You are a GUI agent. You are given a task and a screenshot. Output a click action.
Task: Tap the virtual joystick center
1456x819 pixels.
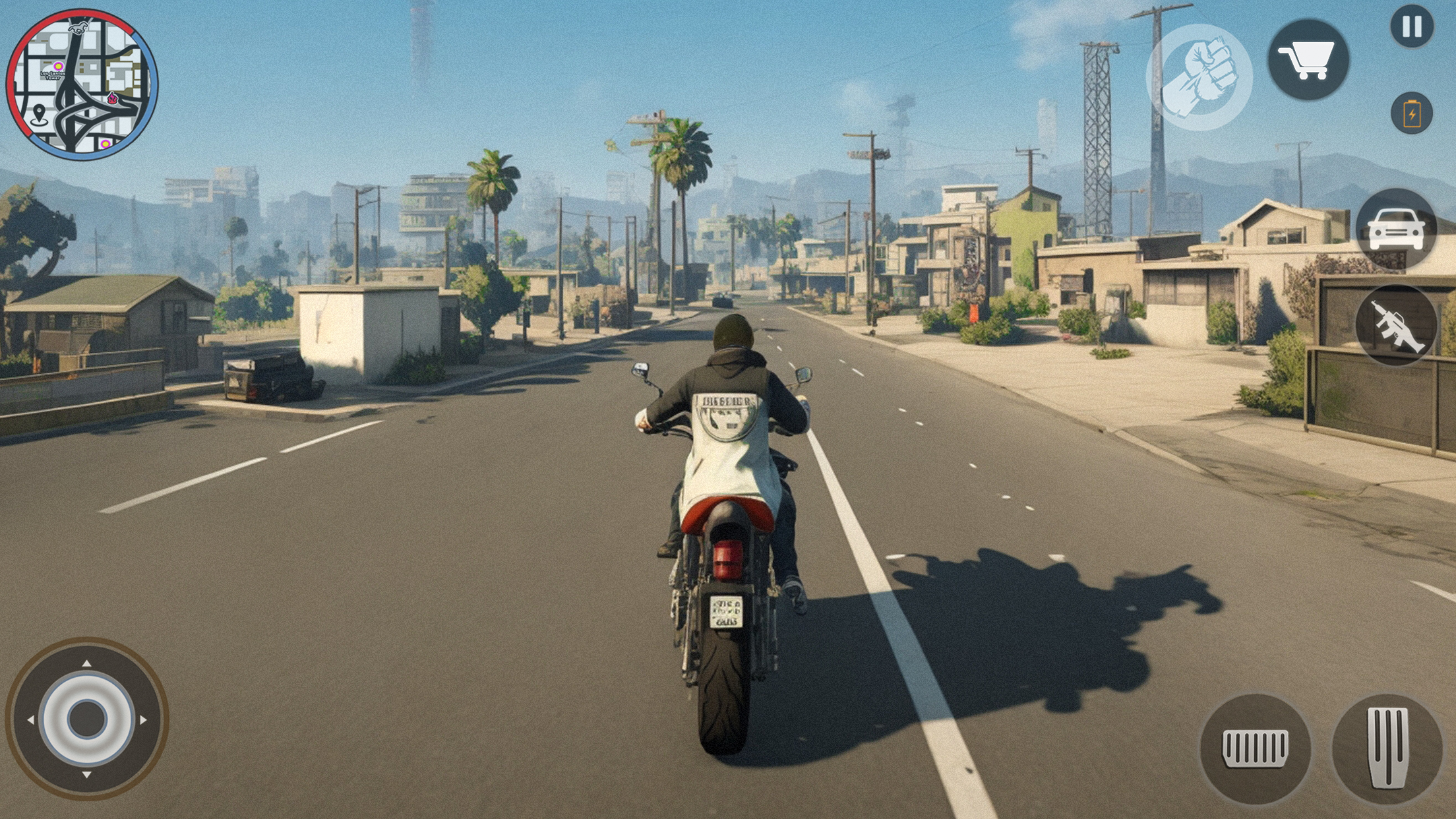coord(87,718)
